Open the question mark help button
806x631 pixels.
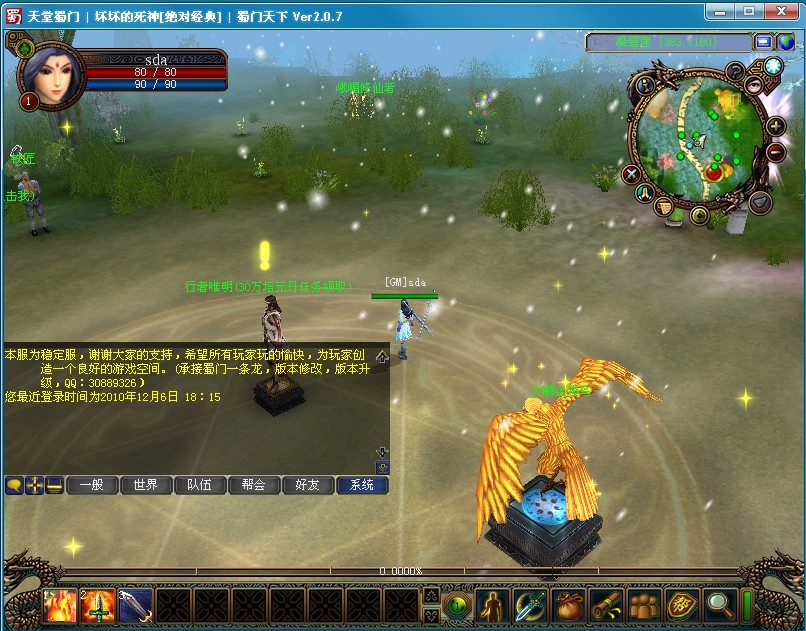click(x=736, y=71)
